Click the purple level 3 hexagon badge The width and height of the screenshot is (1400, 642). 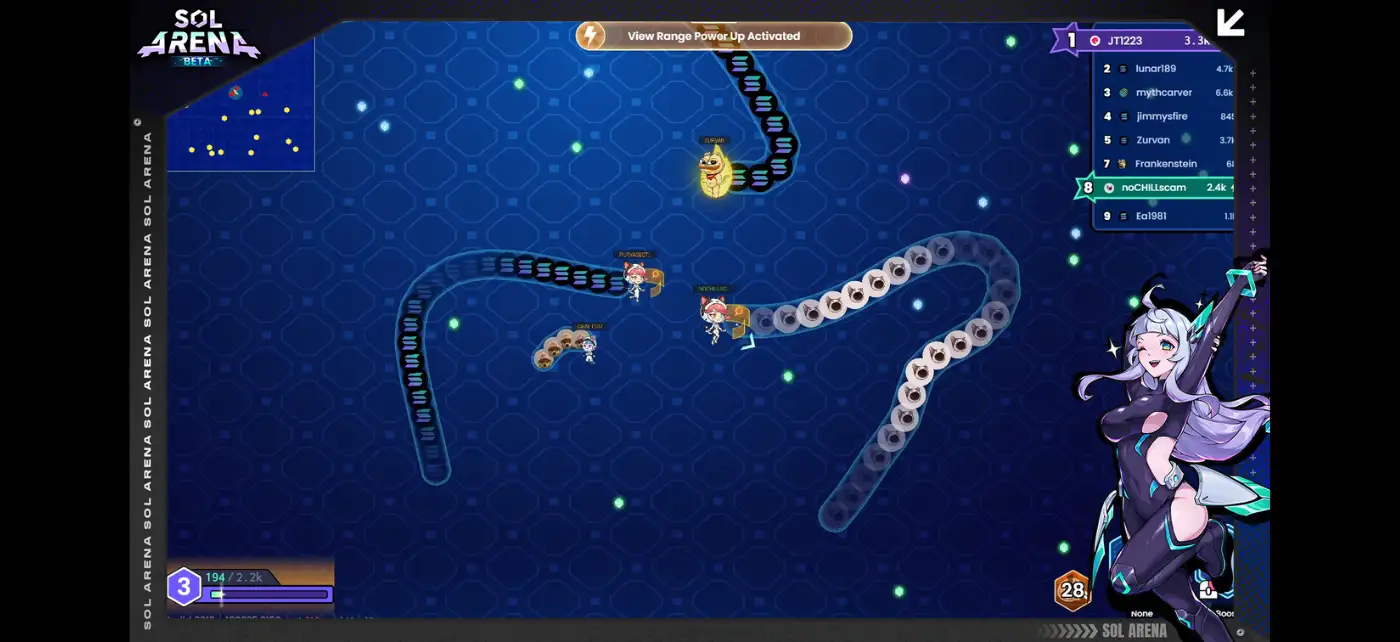click(x=183, y=586)
